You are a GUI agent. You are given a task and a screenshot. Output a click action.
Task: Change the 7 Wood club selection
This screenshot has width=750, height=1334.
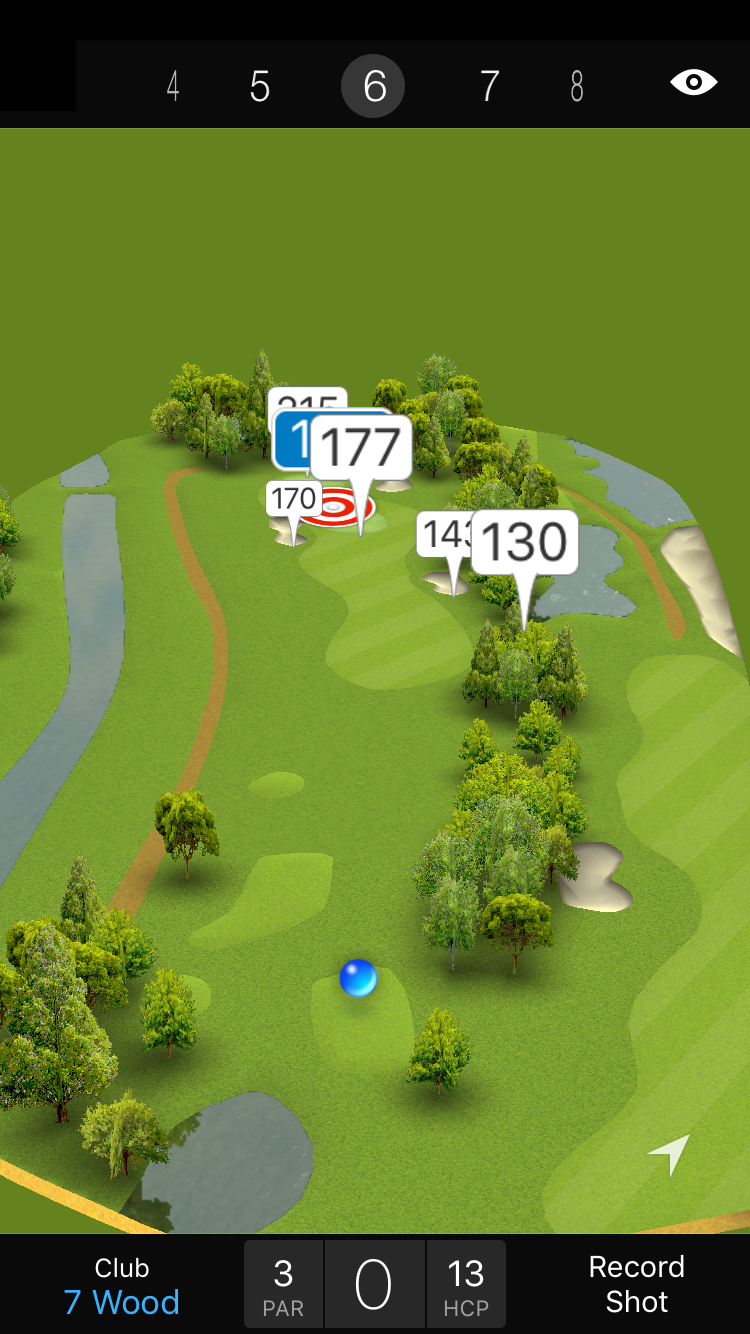pos(122,1286)
